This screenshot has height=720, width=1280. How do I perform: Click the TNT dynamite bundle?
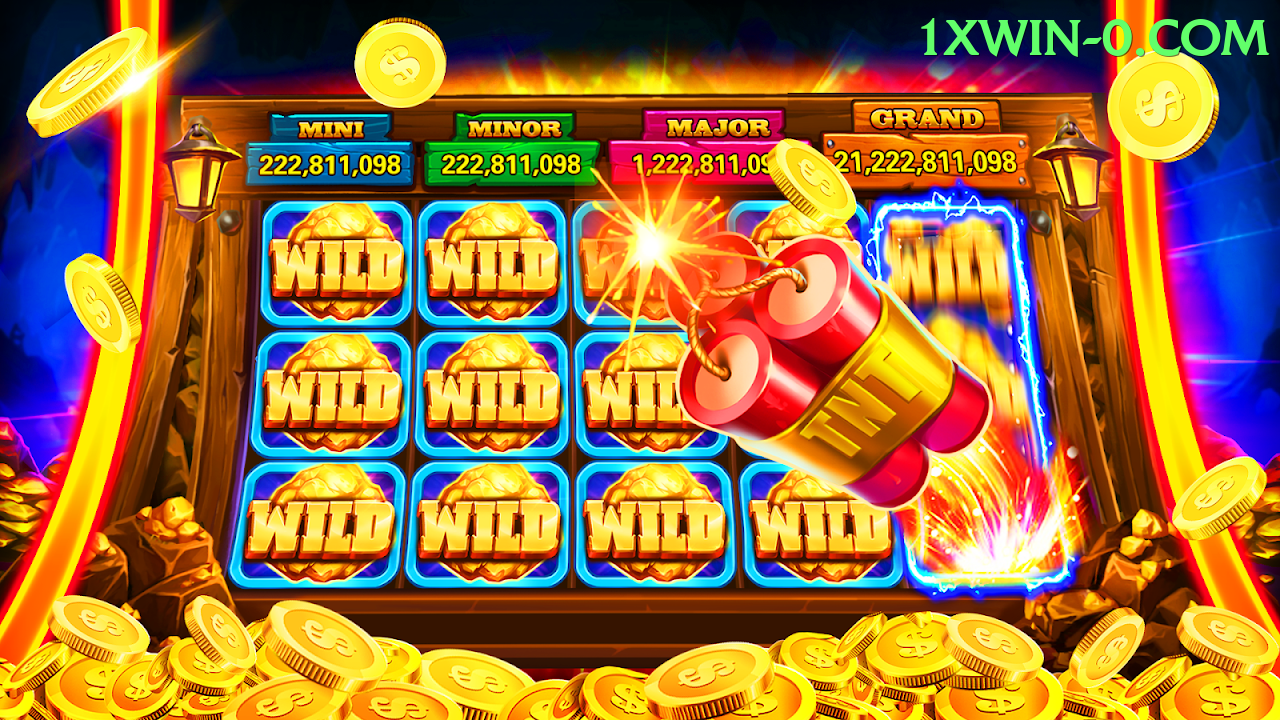(810, 380)
